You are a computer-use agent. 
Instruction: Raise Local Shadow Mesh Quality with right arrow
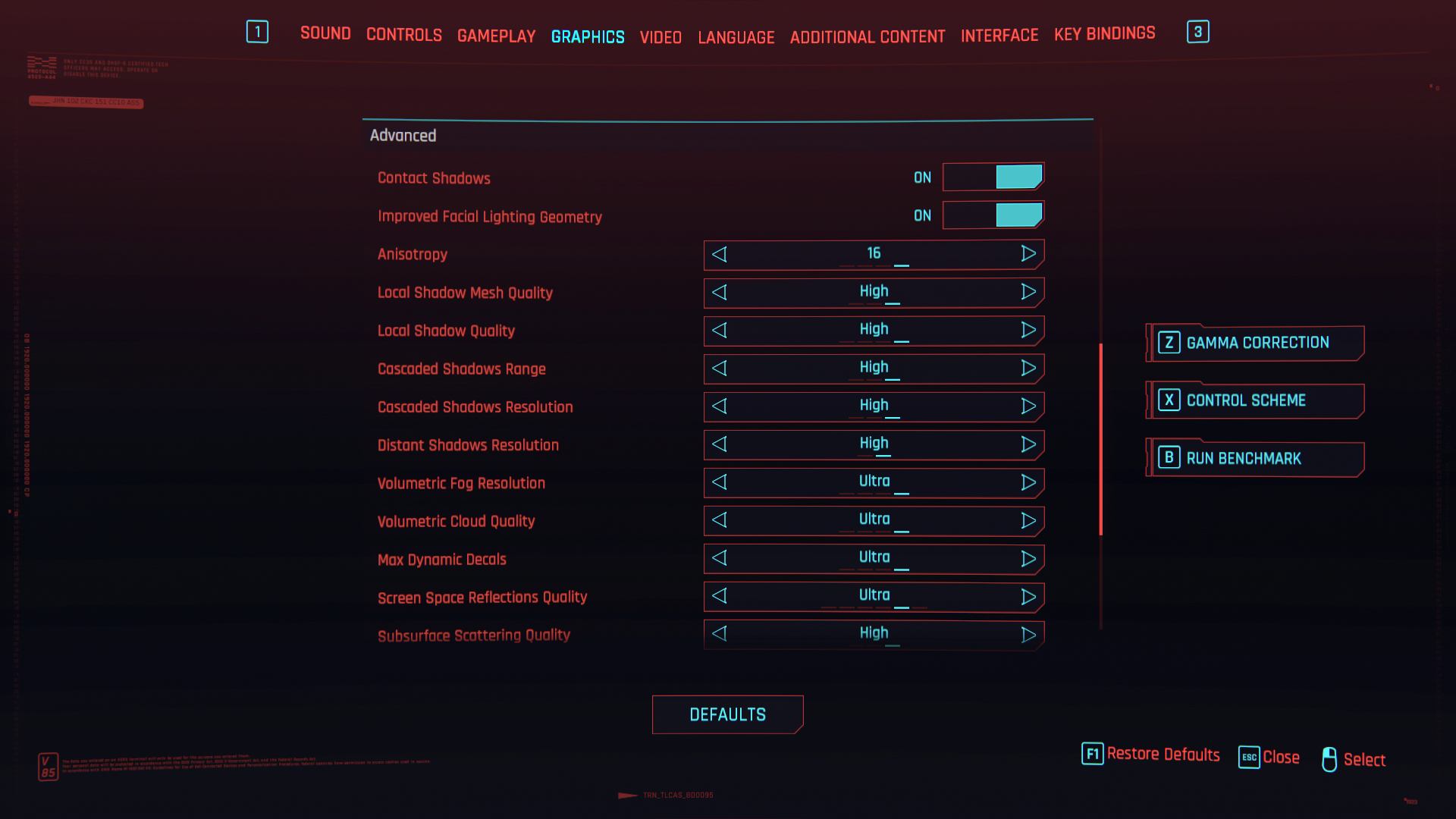(1028, 292)
